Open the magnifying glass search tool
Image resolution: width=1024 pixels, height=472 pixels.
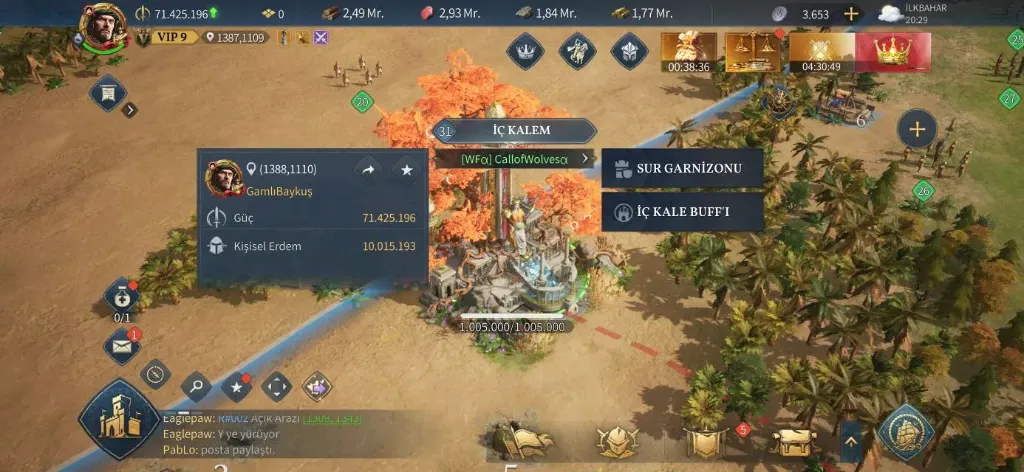[196, 384]
